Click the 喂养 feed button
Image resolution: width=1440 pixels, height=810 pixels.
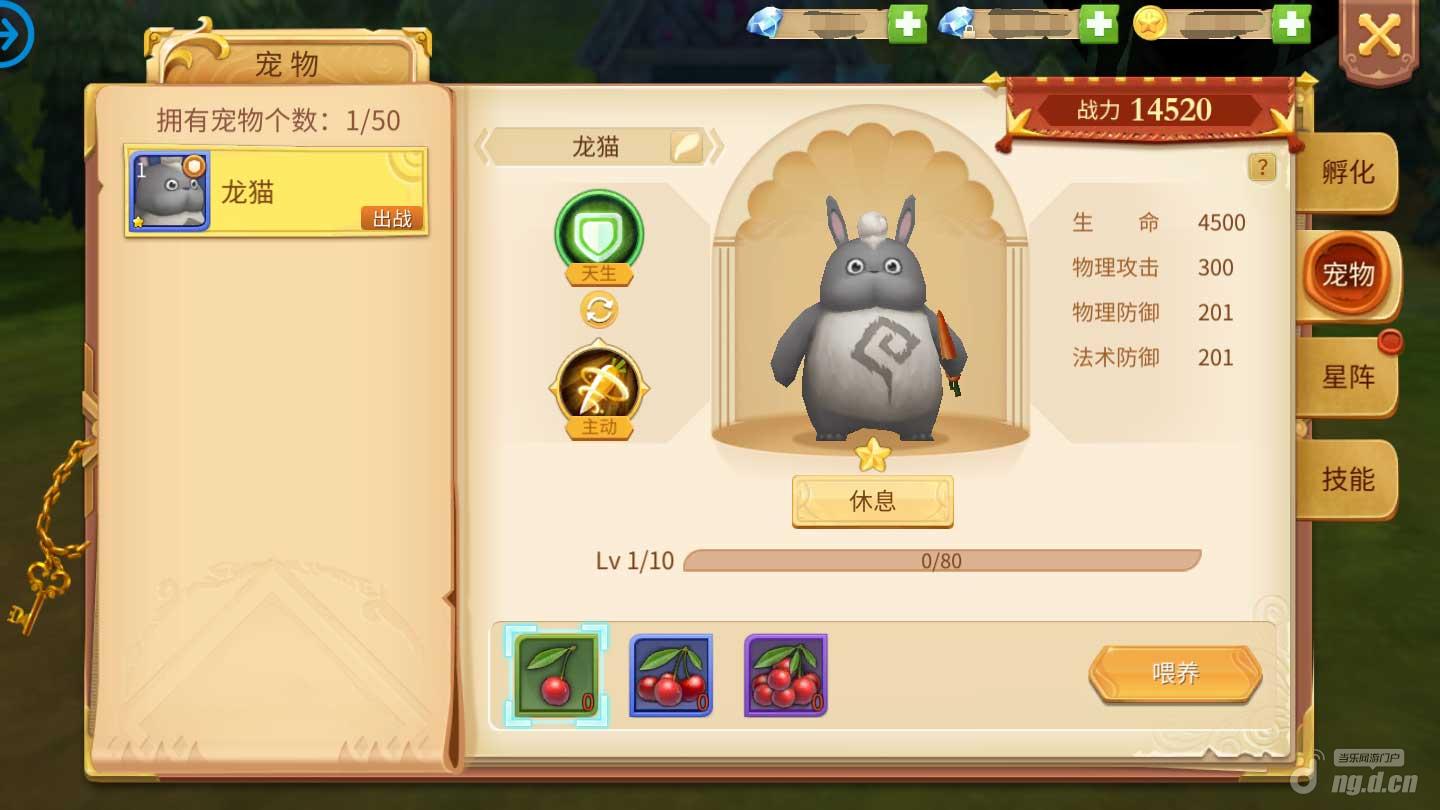coord(1175,673)
